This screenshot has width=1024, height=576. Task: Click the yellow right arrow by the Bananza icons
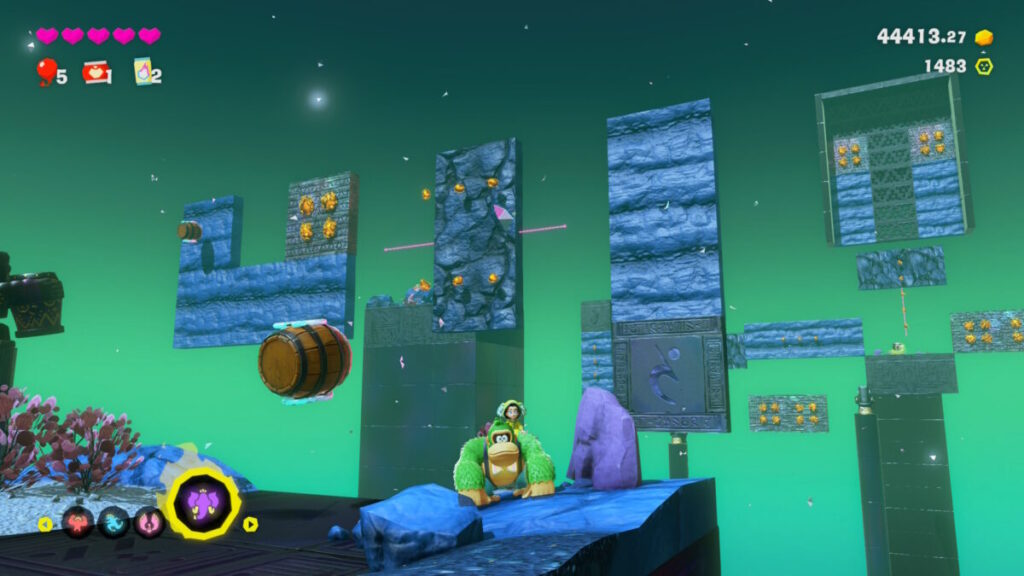pos(250,523)
